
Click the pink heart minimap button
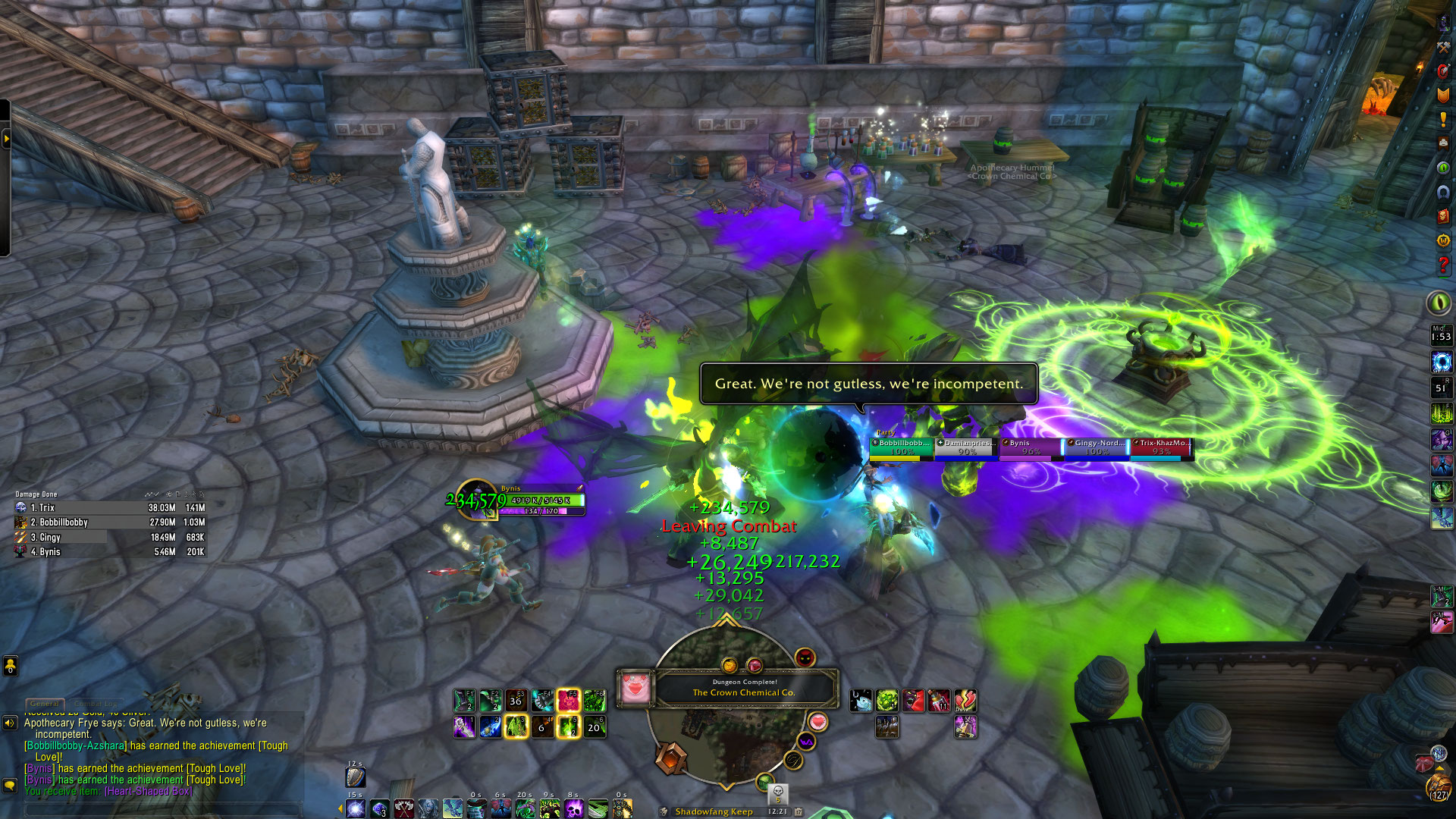tap(817, 721)
